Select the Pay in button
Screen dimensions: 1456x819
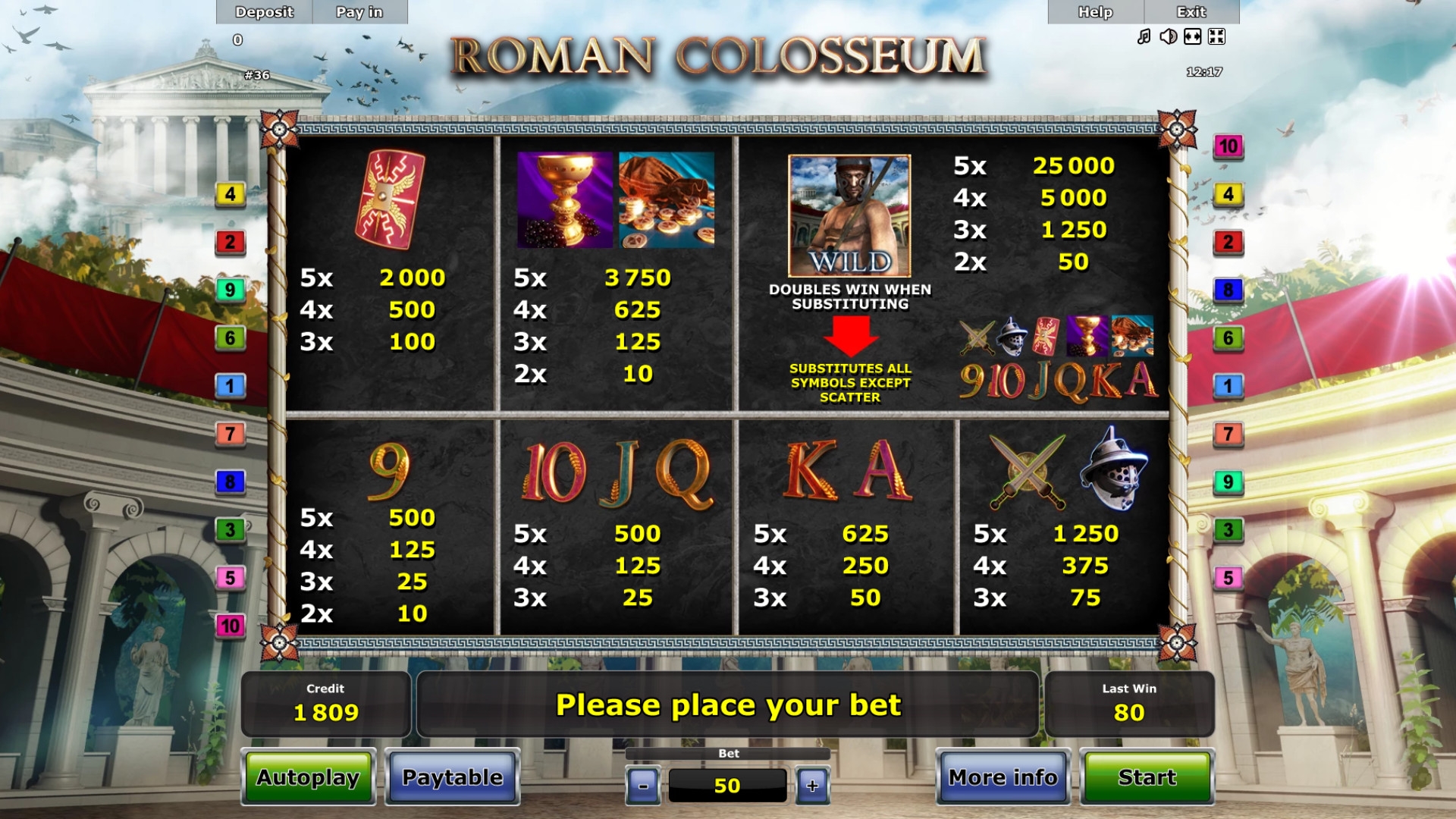pos(359,12)
